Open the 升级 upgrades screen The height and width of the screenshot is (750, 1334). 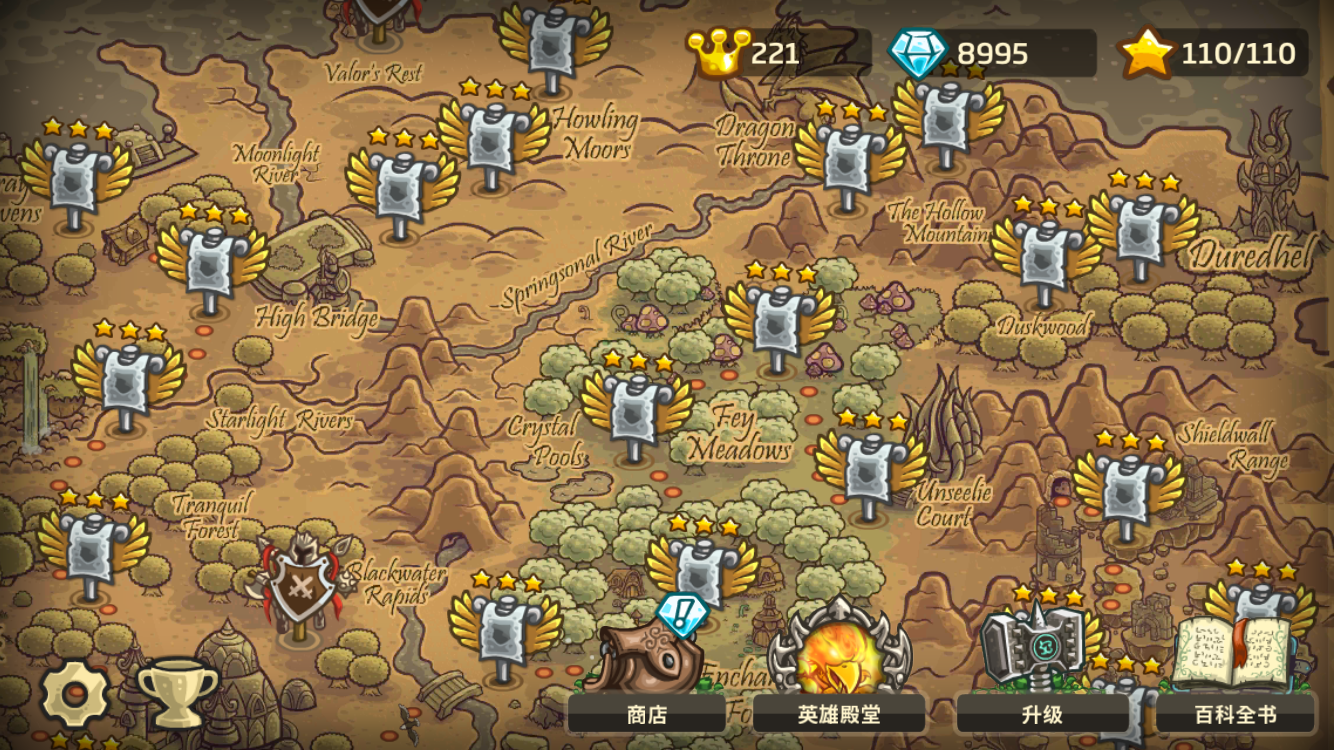(x=1041, y=713)
